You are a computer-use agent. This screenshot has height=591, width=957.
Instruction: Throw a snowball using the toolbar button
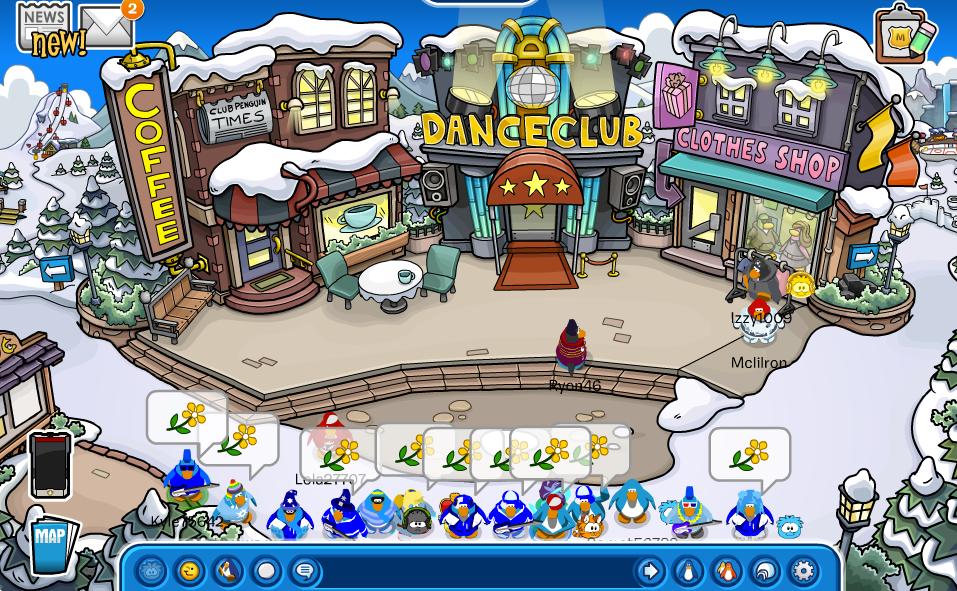pos(266,571)
